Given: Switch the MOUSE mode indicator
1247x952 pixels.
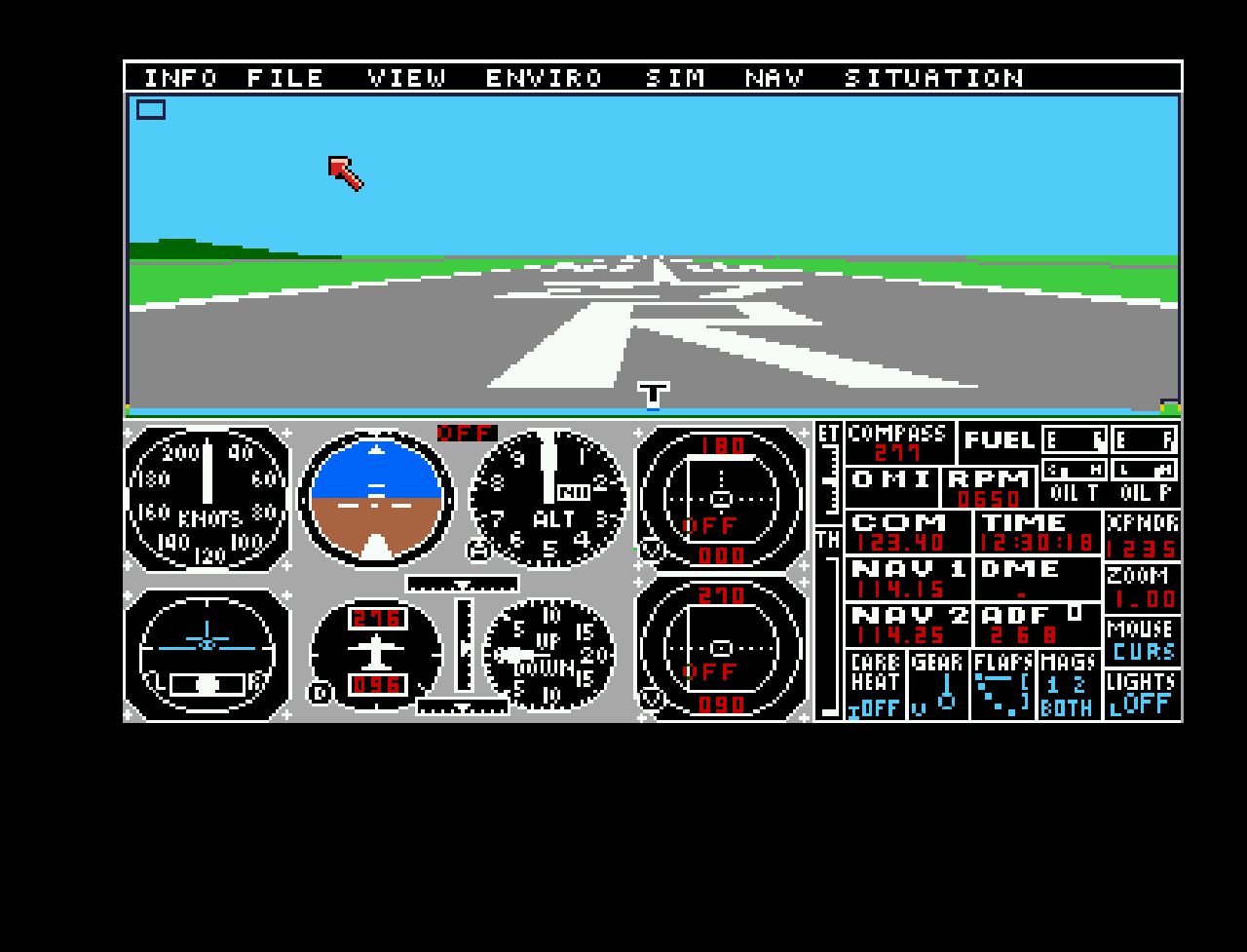Looking at the screenshot, I should click(1142, 641).
